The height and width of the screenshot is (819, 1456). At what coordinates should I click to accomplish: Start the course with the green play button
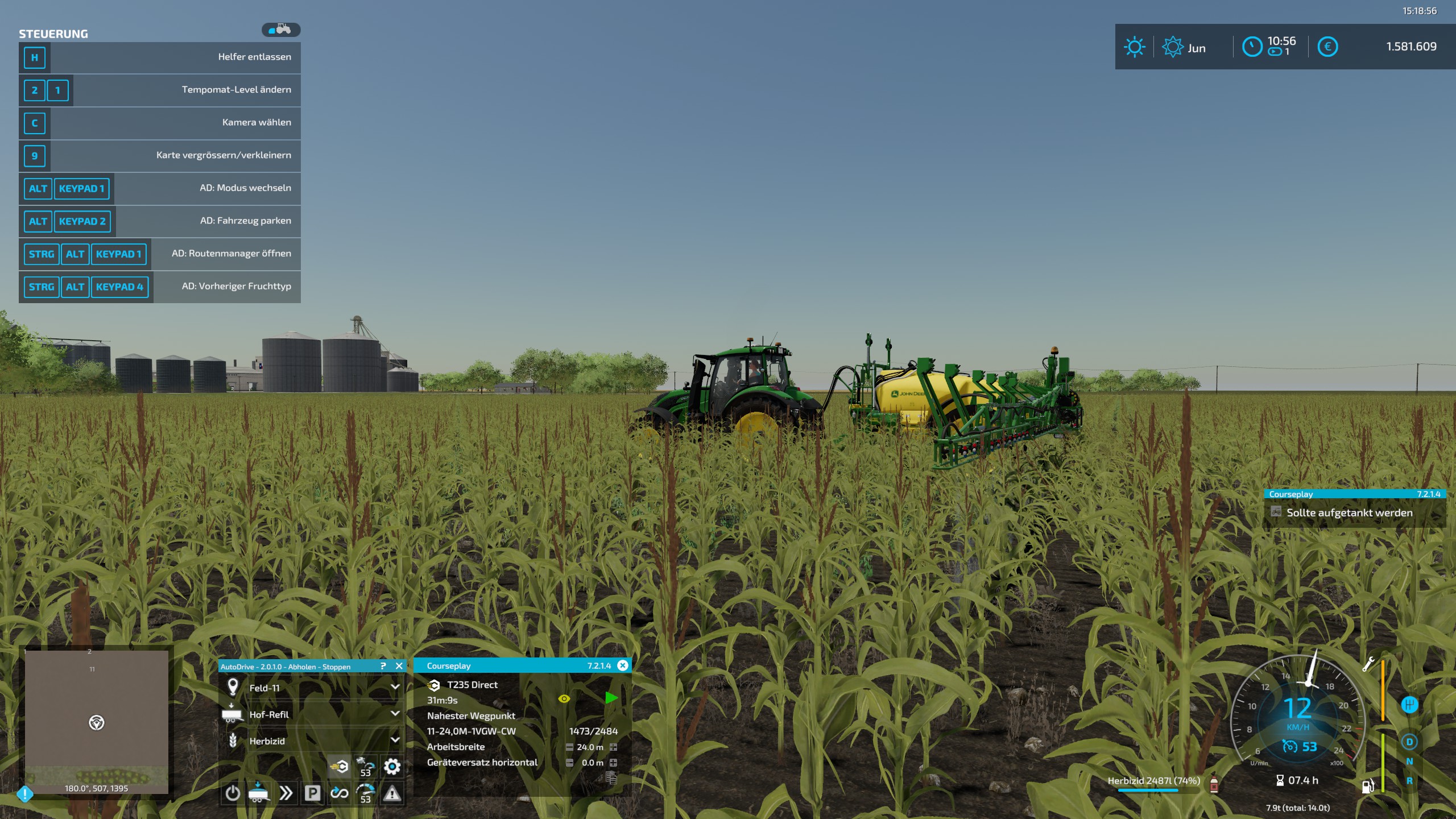(x=613, y=698)
